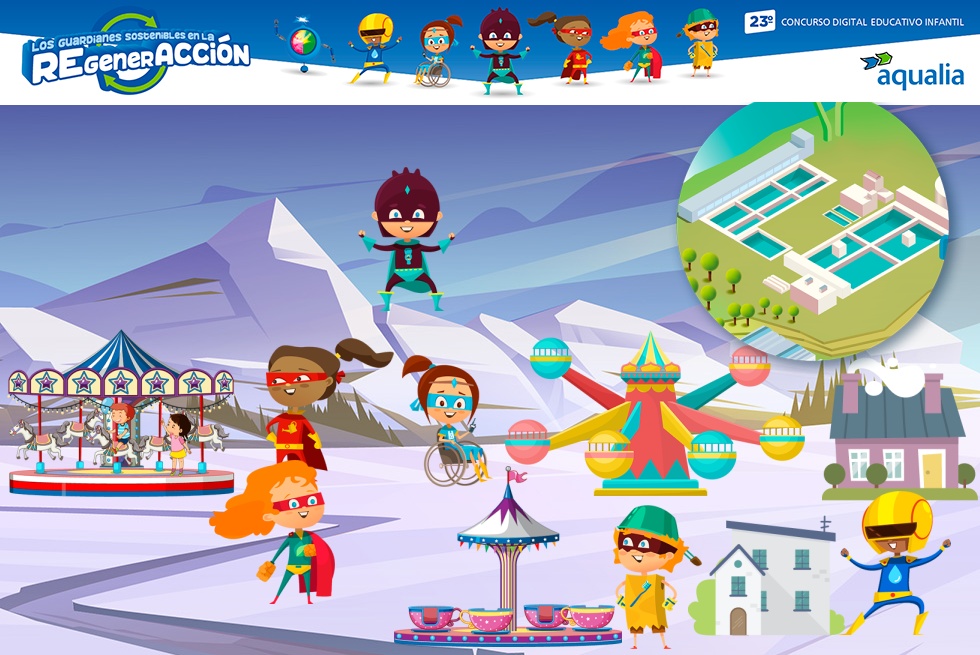This screenshot has width=980, height=655.
Task: Select the red-caped guardian with ponytail
Action: pyautogui.click(x=305, y=405)
